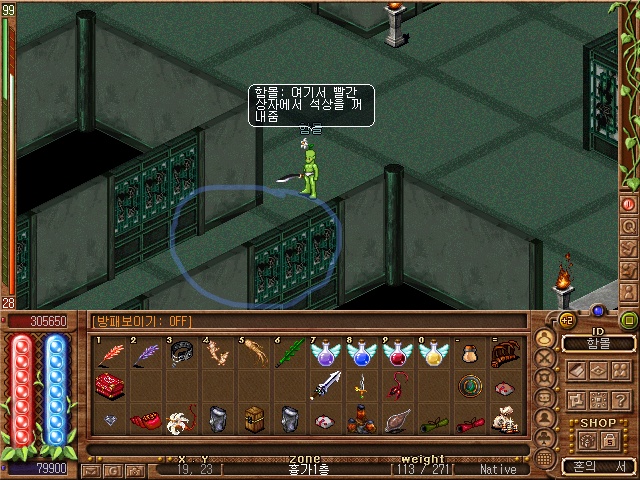The image size is (640, 480).
Task: Select the wooden chest item in the inventory
Action: (x=254, y=418)
